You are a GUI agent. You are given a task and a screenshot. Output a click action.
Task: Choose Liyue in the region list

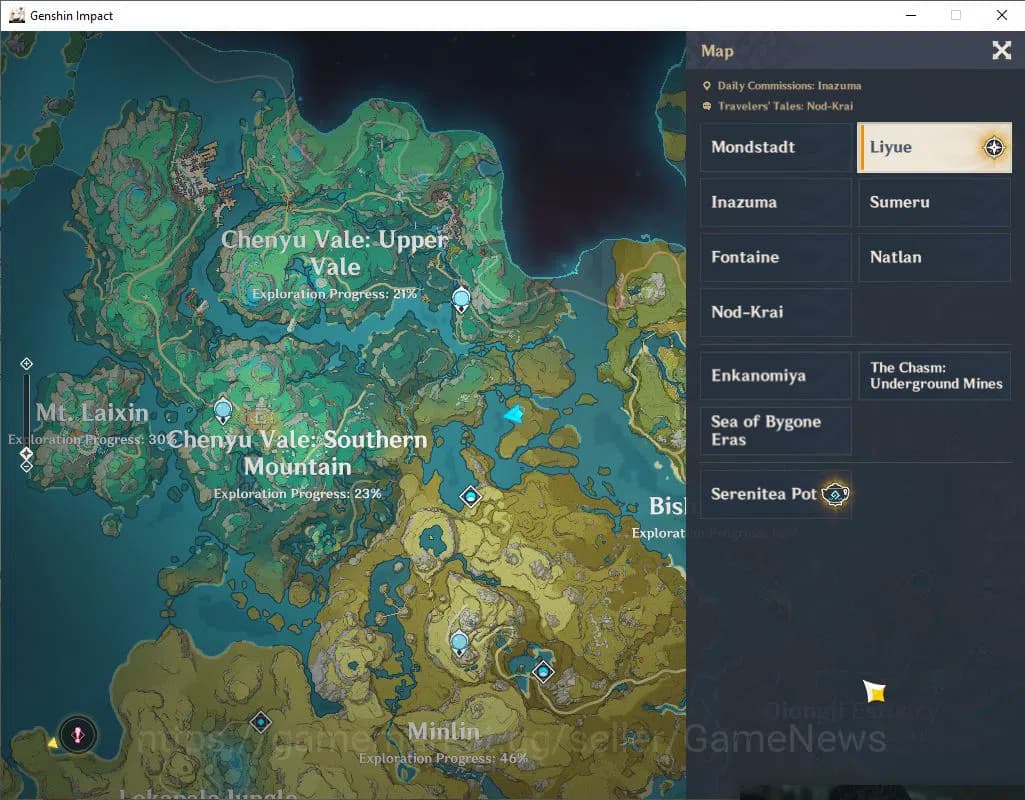pyautogui.click(x=934, y=147)
